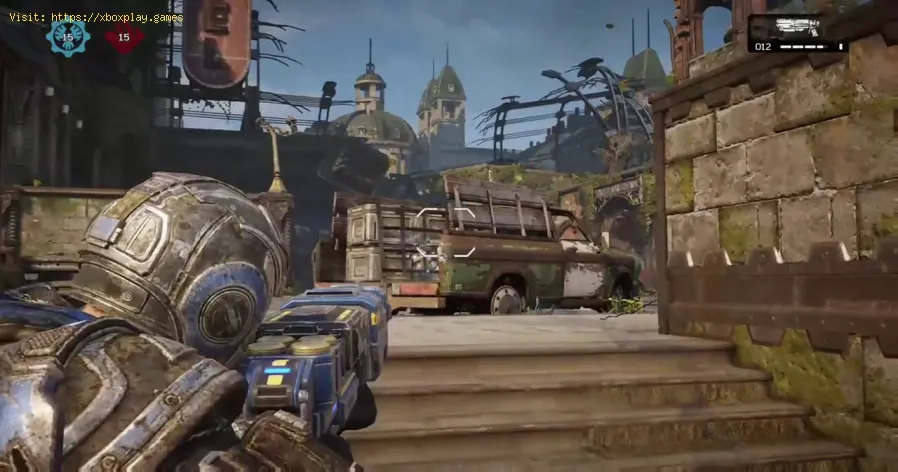Click the blue COG team emblem

point(68,37)
